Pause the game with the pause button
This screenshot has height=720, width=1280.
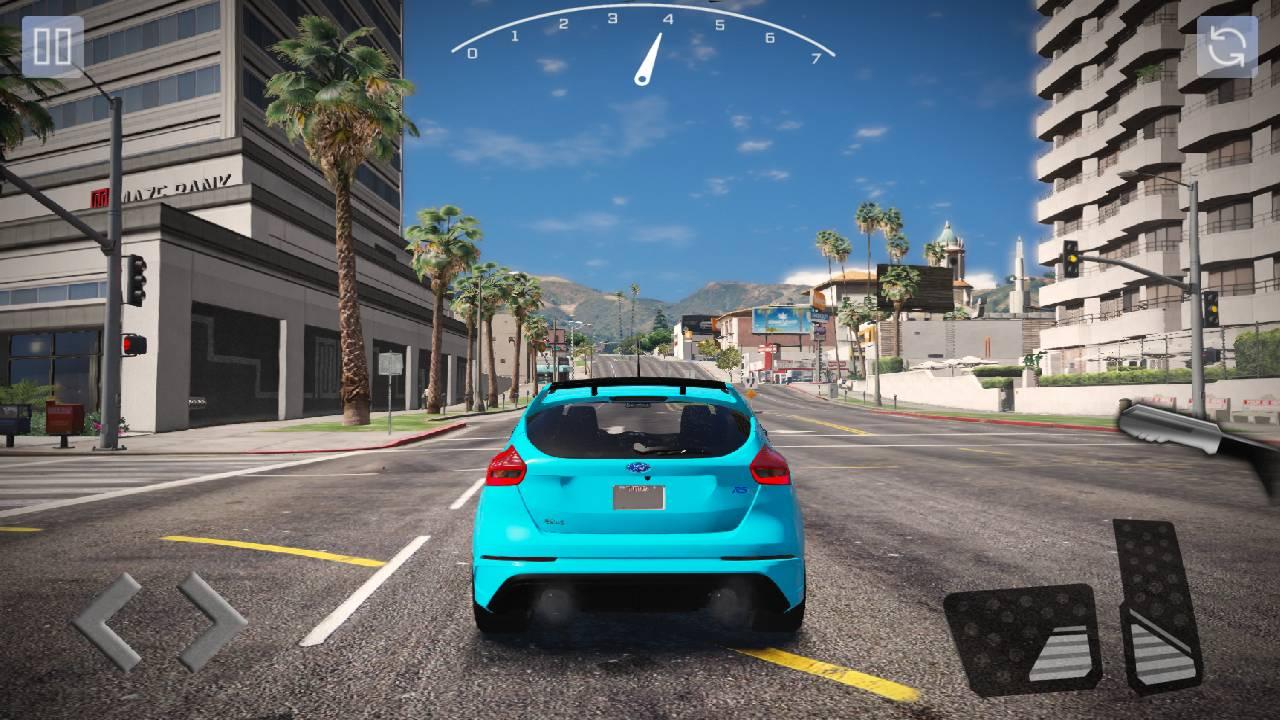point(52,47)
